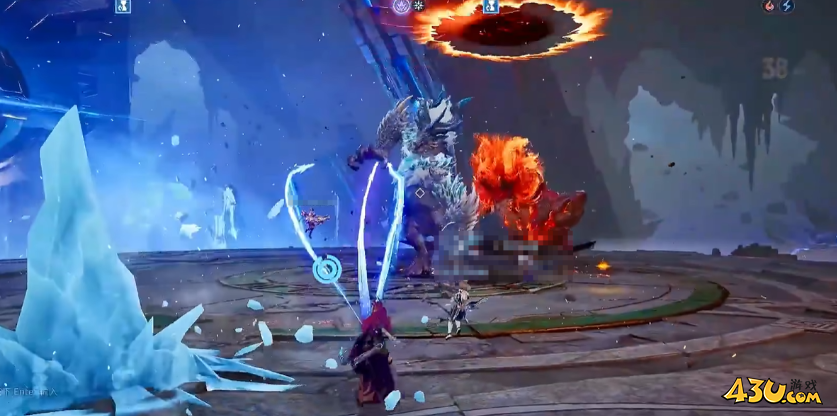Viewport: 837px width, 416px height.
Task: Click the red fire element icon
Action: tap(769, 6)
